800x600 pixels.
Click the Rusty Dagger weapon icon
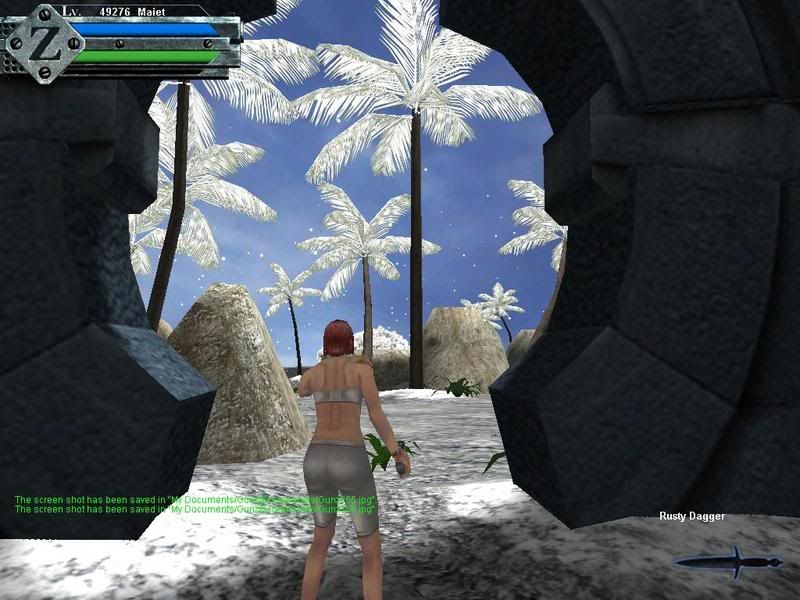click(x=728, y=562)
